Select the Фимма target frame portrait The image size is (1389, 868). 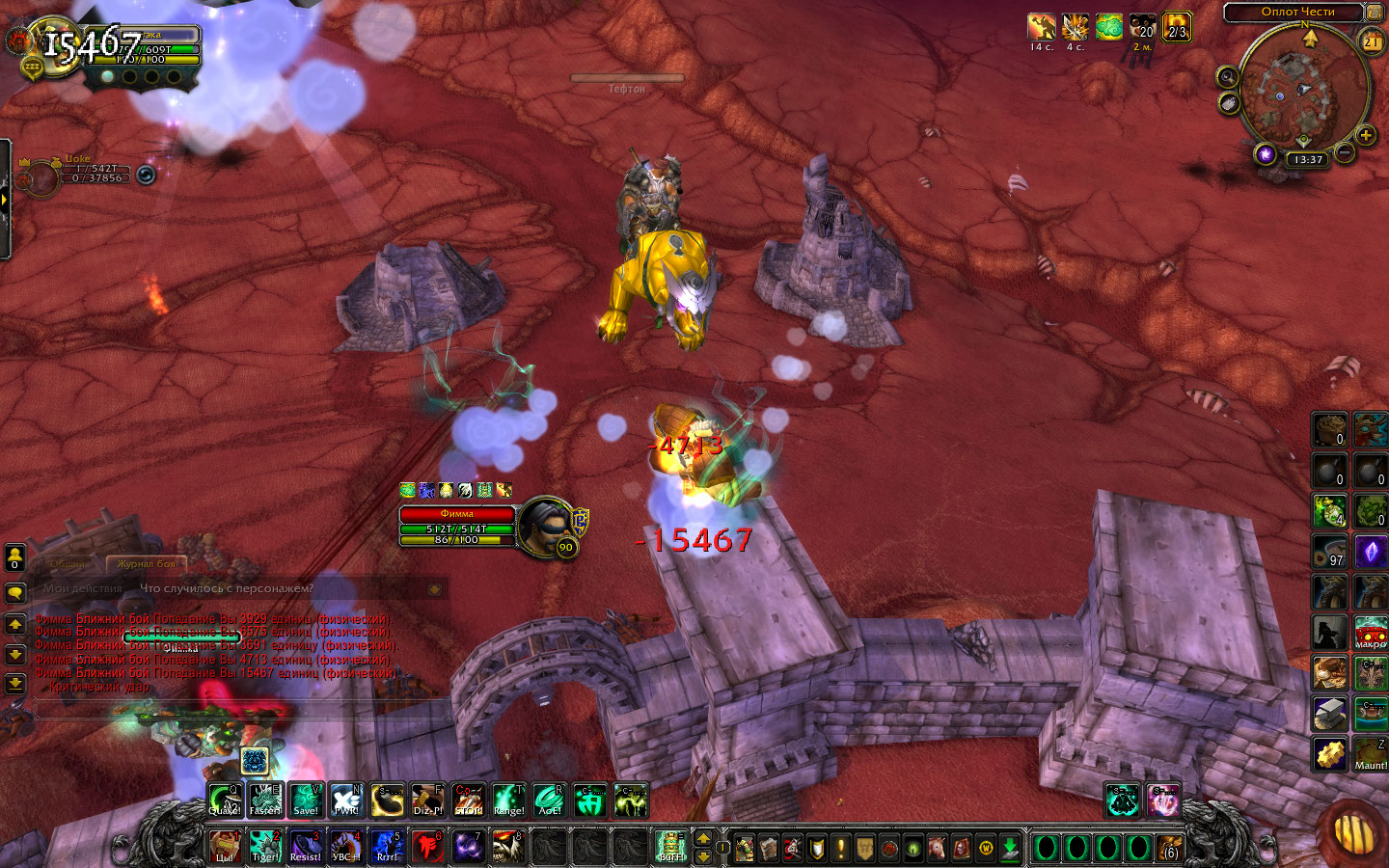tap(547, 526)
